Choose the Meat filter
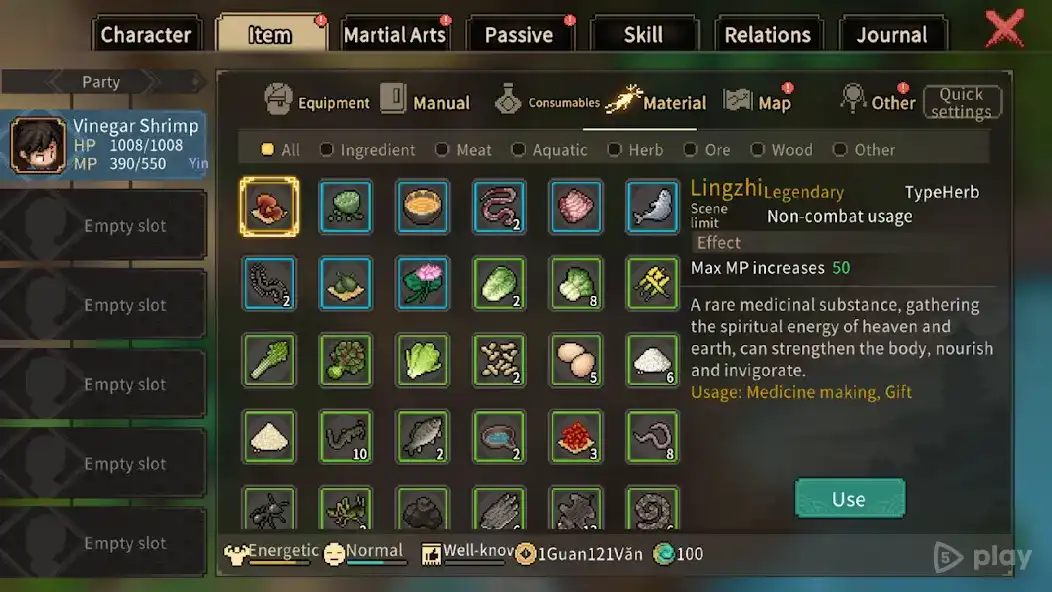 point(464,150)
